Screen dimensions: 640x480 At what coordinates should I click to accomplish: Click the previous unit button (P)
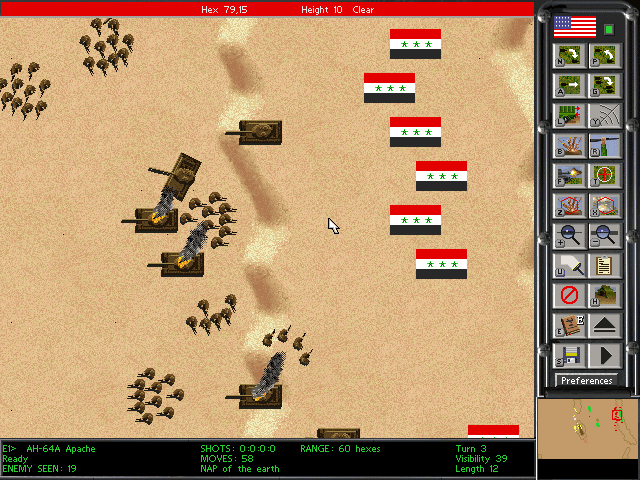click(x=603, y=55)
